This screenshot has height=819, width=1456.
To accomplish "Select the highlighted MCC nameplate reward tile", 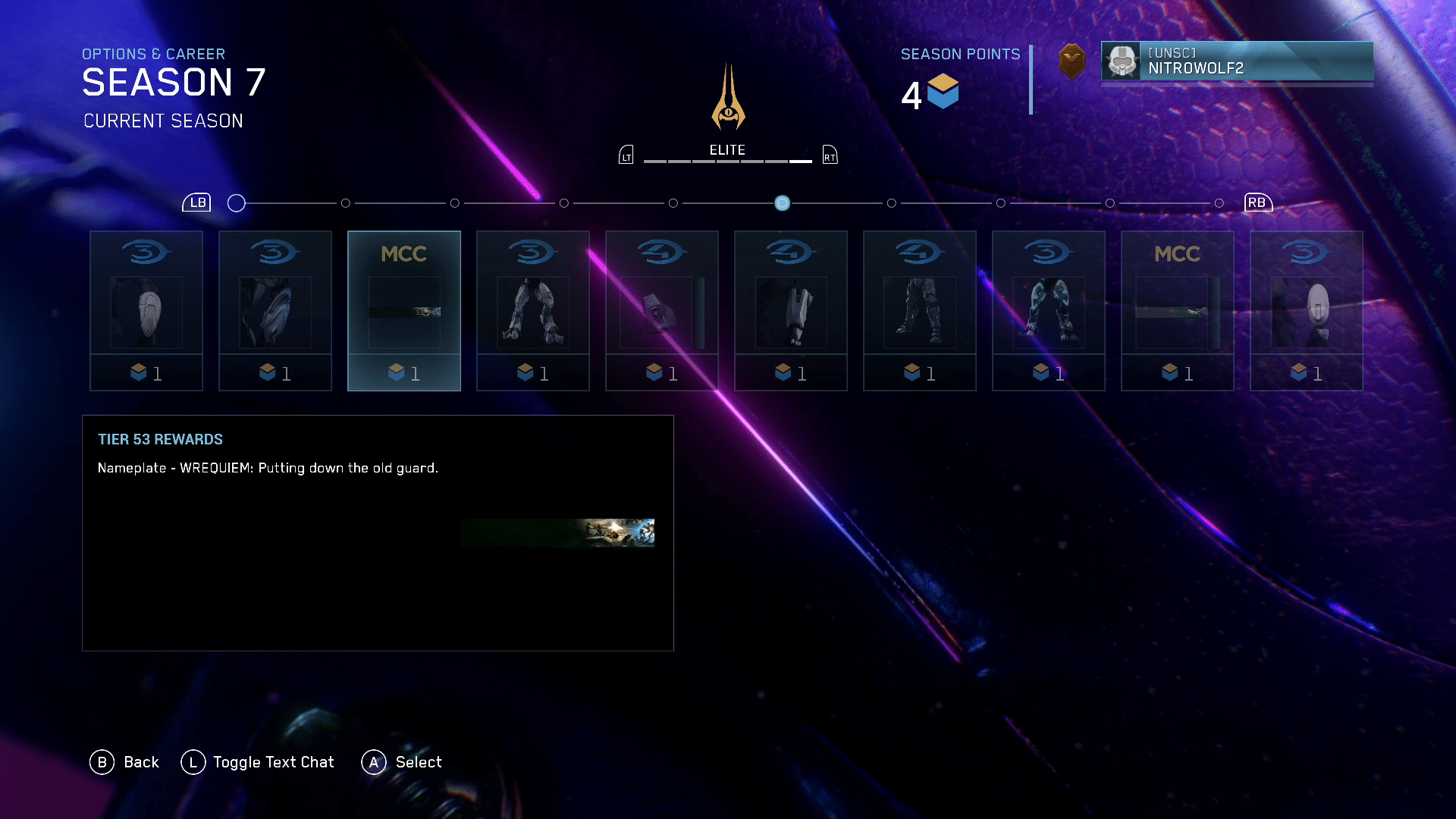I will [403, 311].
